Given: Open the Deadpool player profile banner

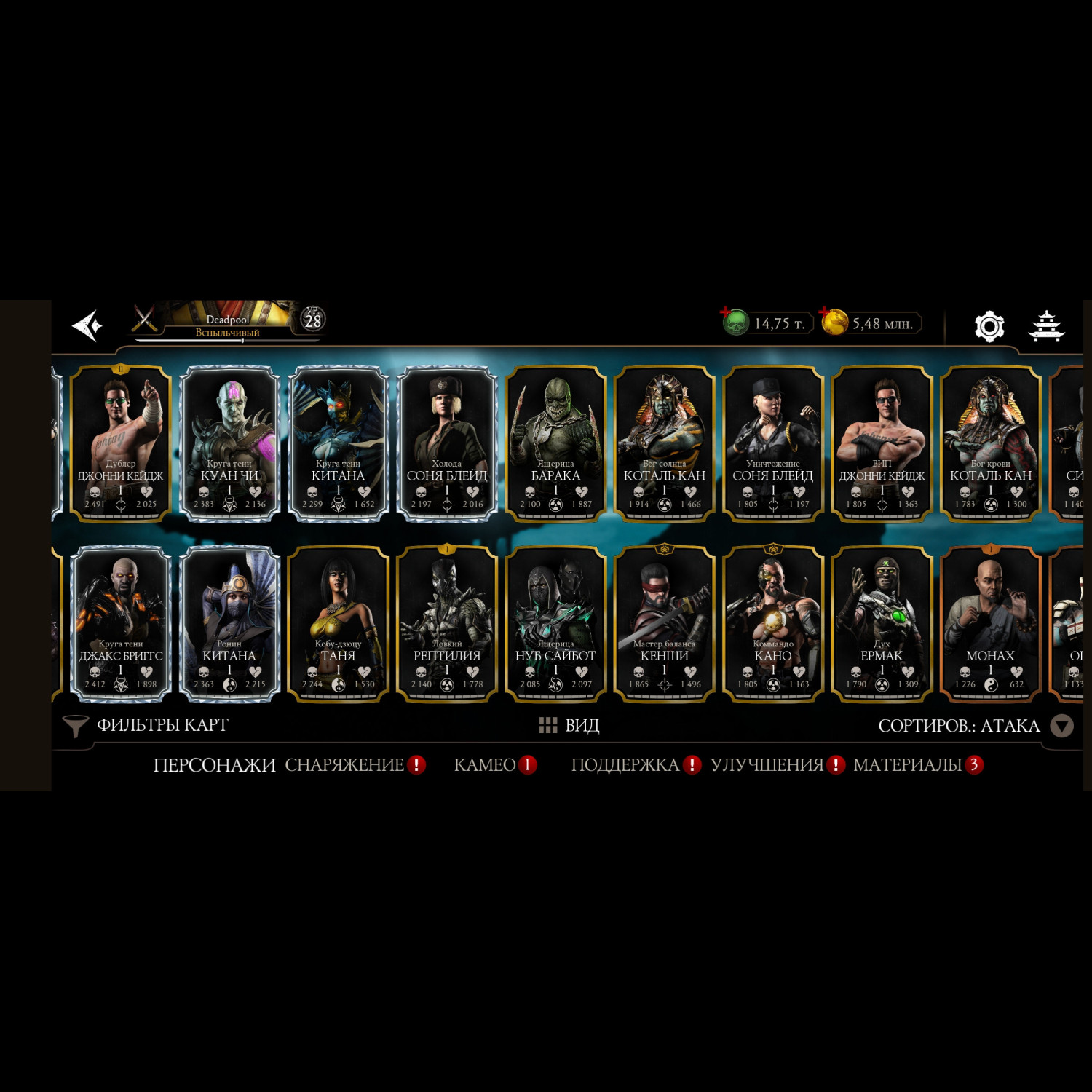Looking at the screenshot, I should (x=227, y=322).
